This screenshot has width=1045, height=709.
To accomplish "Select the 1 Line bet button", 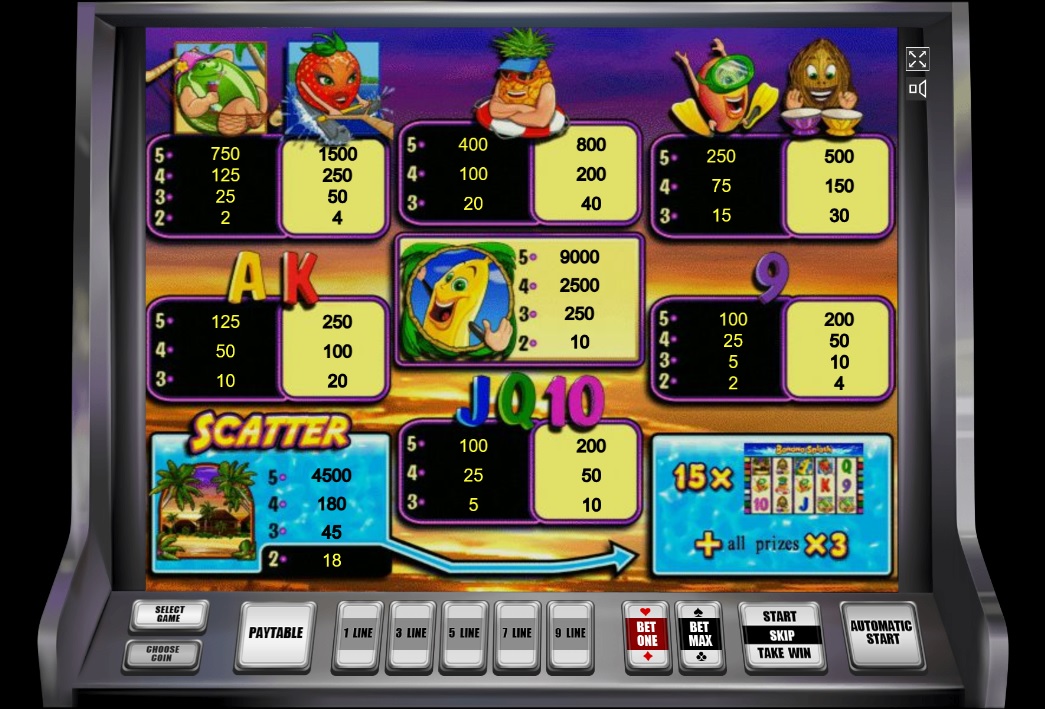I will [x=357, y=633].
